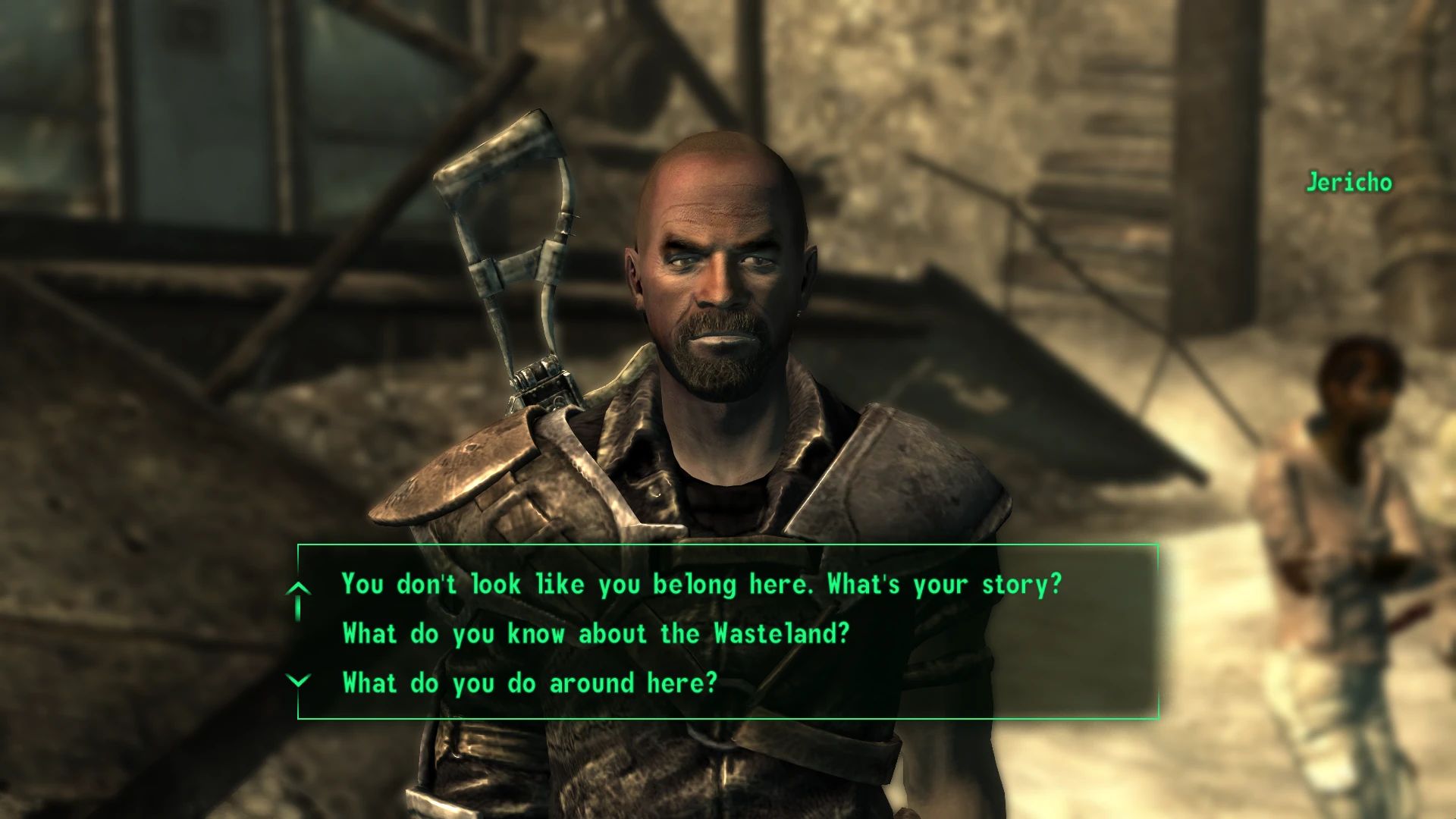Click the bottom dialogue option text
This screenshot has height=819, width=1456.
(x=529, y=682)
